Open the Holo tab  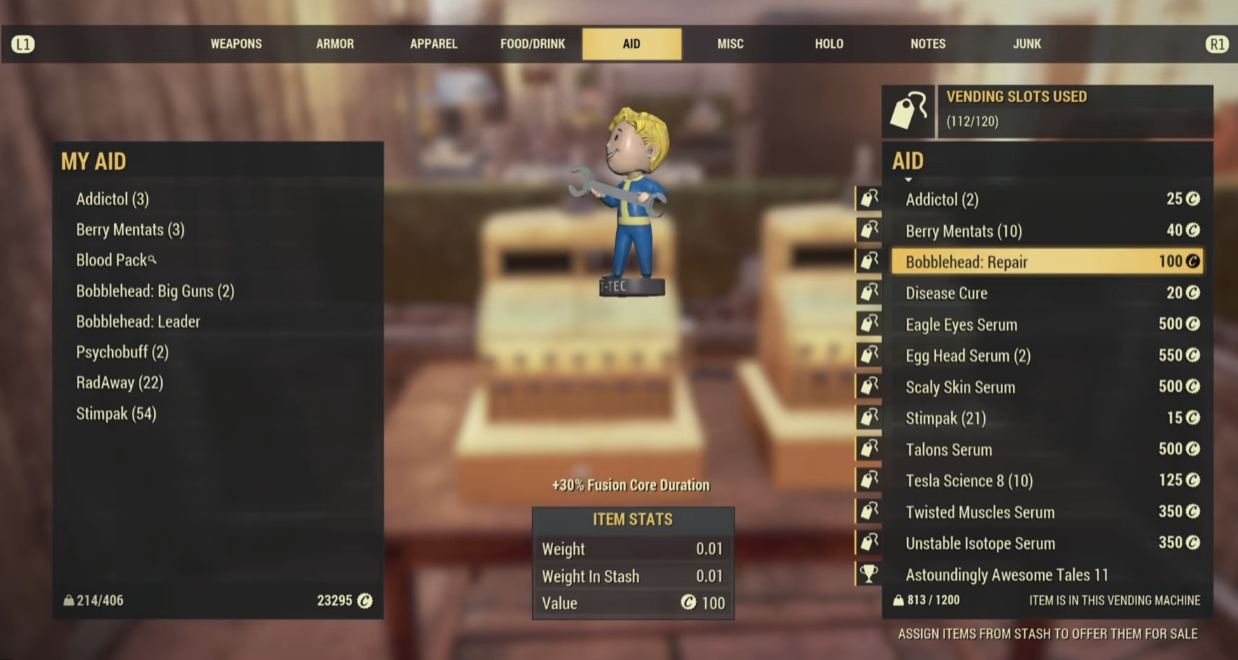point(829,44)
